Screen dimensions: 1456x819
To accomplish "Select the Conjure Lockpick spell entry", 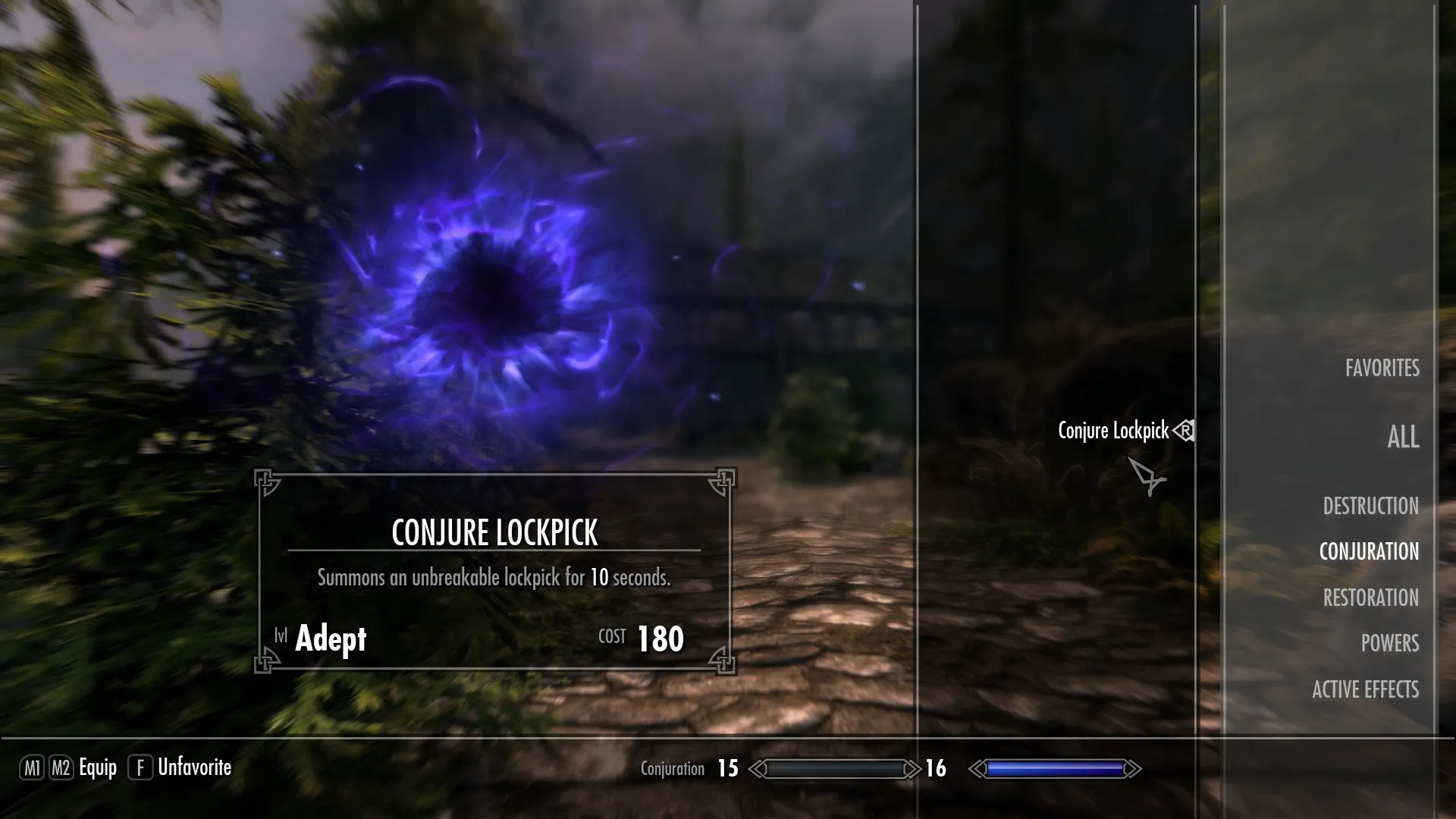I will click(1113, 431).
